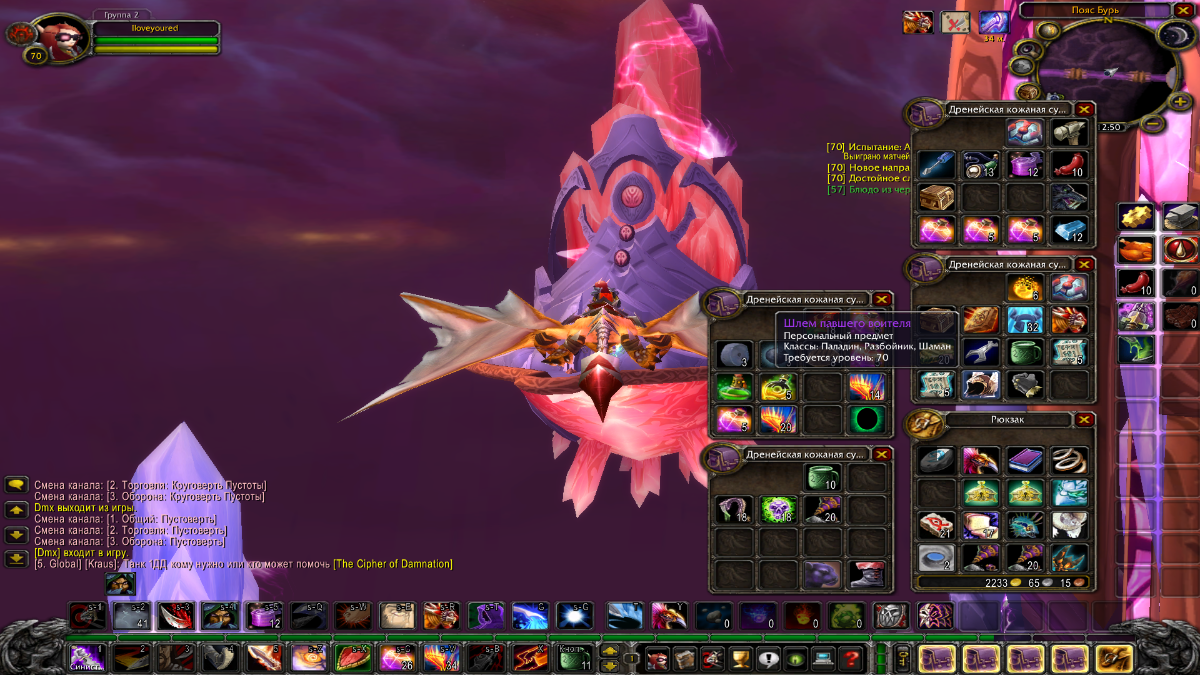The width and height of the screenshot is (1200, 675).
Task: Select the black orb with green ring
Action: (867, 419)
